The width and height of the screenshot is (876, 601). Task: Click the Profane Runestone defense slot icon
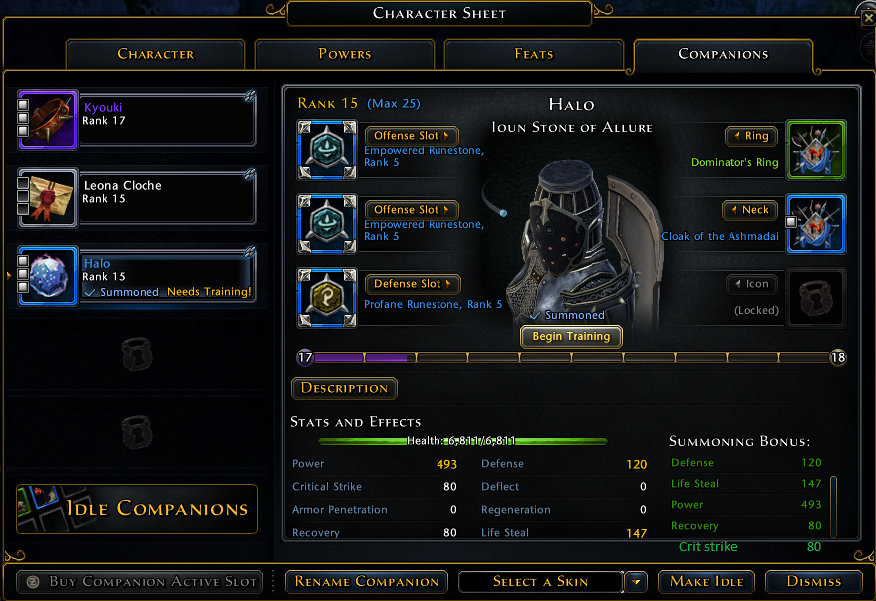[x=327, y=297]
